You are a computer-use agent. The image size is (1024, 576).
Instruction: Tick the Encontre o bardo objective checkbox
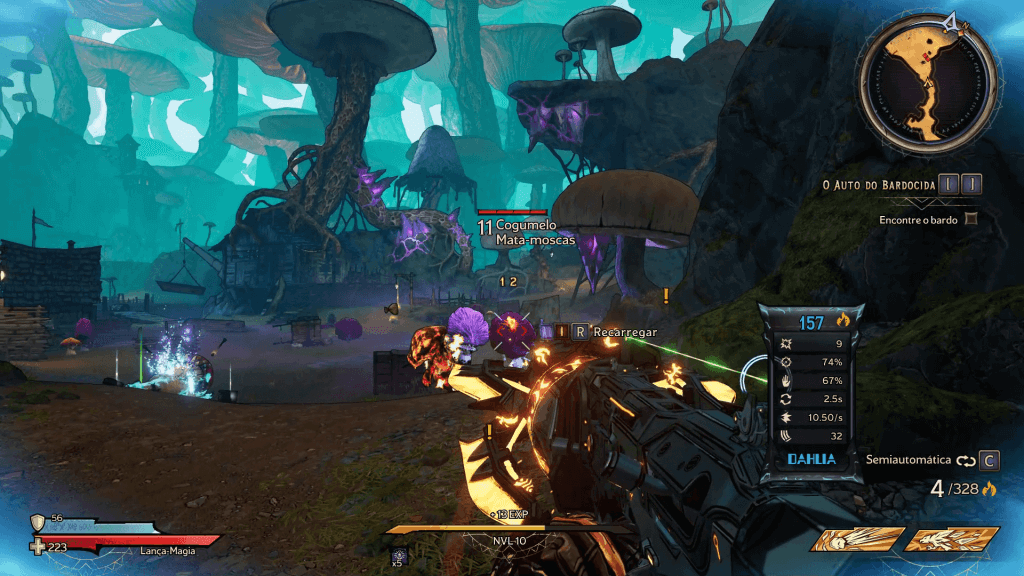(970, 219)
